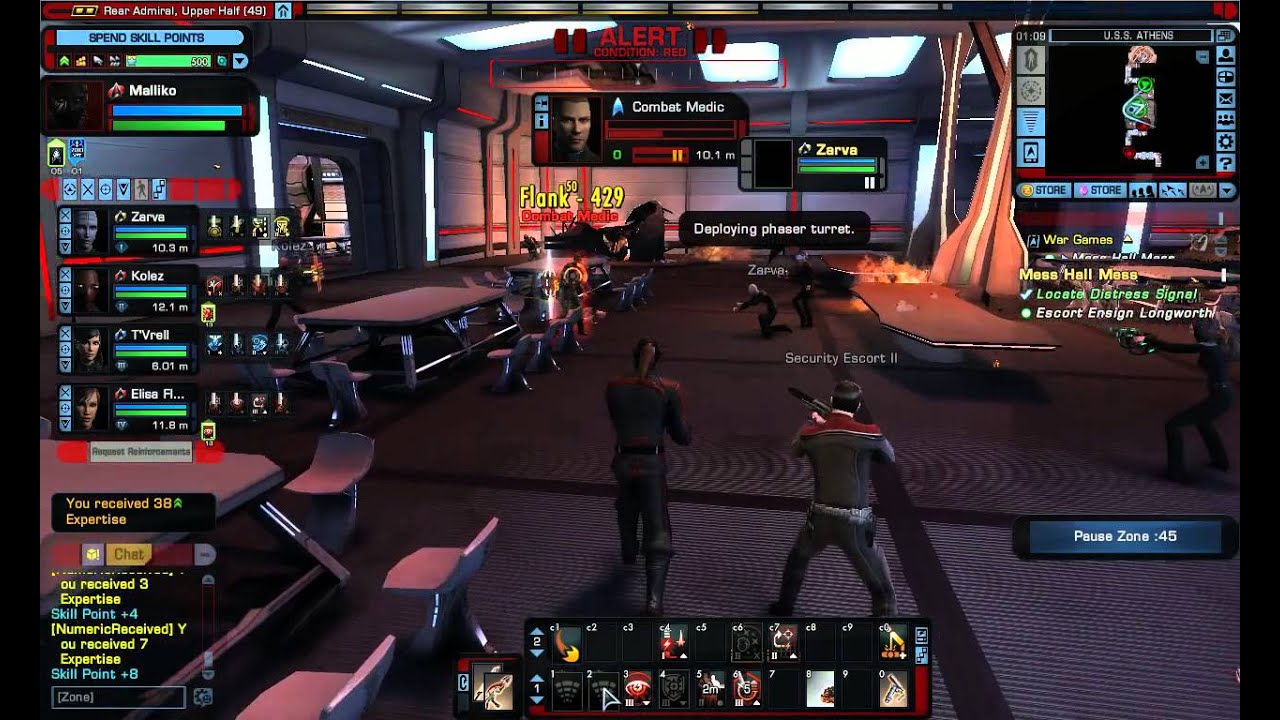This screenshot has height=720, width=1280.
Task: Trigger the red lightning ability in slot c4
Action: [674, 646]
